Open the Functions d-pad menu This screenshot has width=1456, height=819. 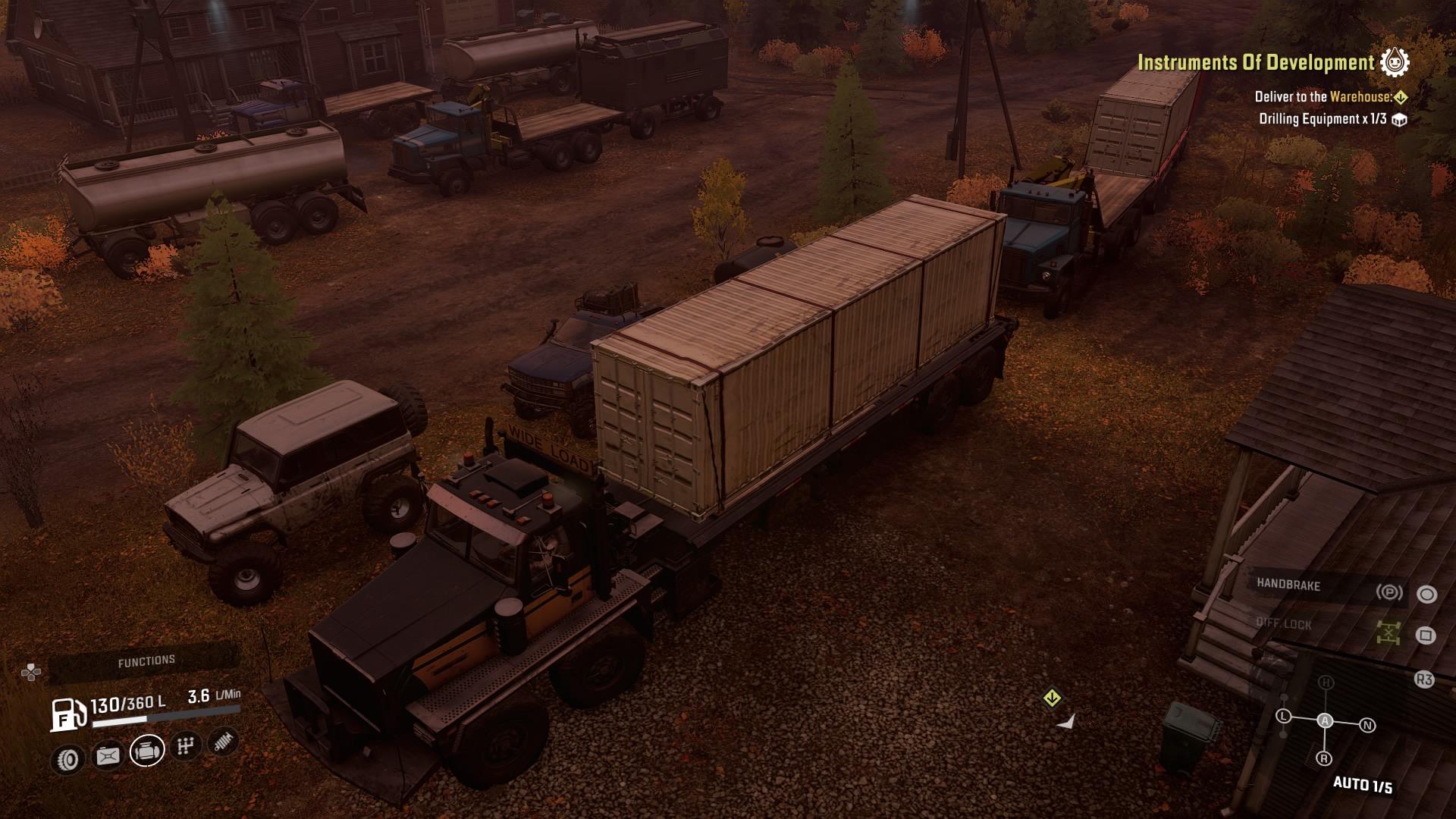pyautogui.click(x=32, y=671)
